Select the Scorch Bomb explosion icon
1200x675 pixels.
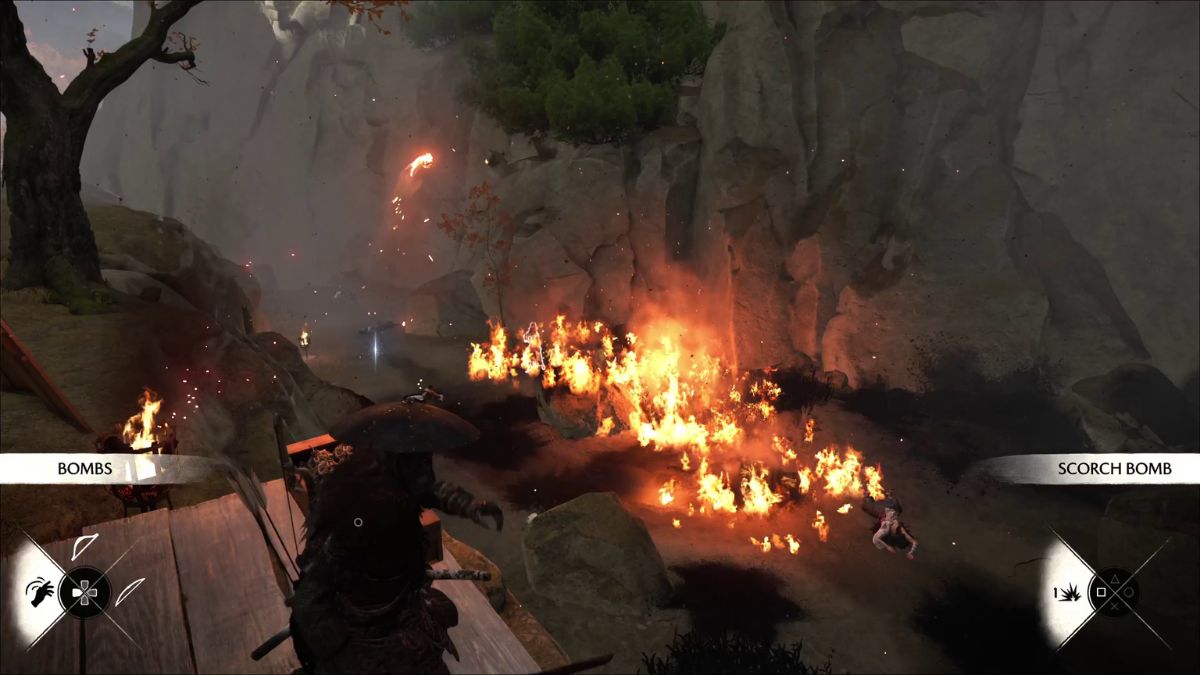point(1071,592)
